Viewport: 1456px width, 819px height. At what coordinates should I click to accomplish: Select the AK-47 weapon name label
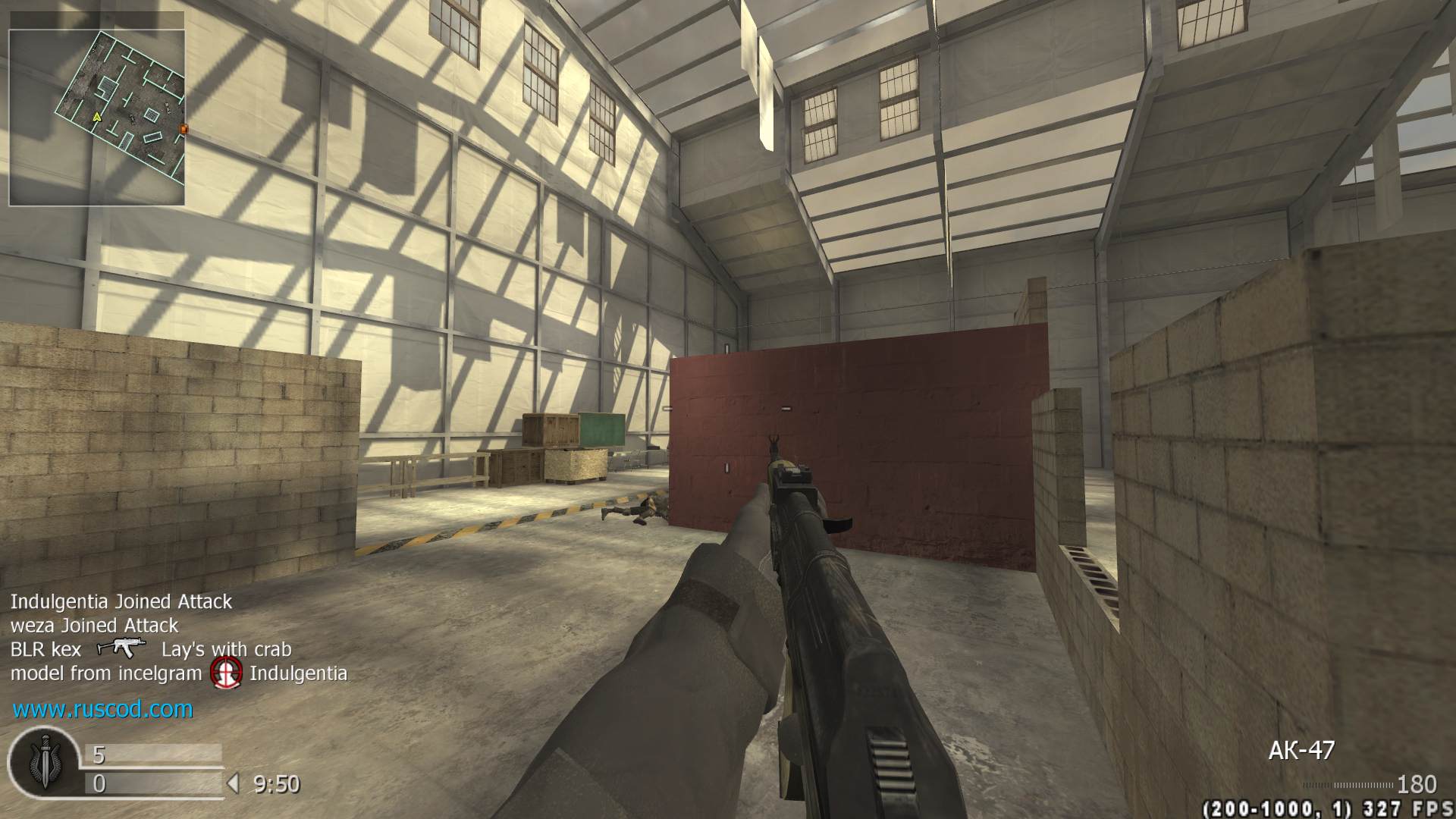coord(1301,751)
